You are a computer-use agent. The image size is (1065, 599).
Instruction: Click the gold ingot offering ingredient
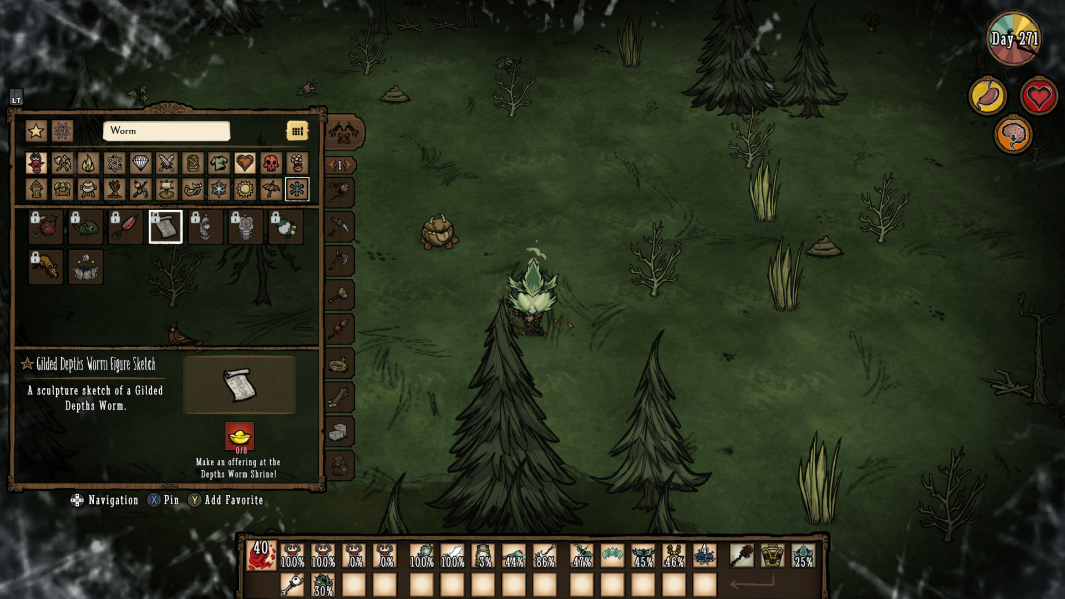point(240,436)
